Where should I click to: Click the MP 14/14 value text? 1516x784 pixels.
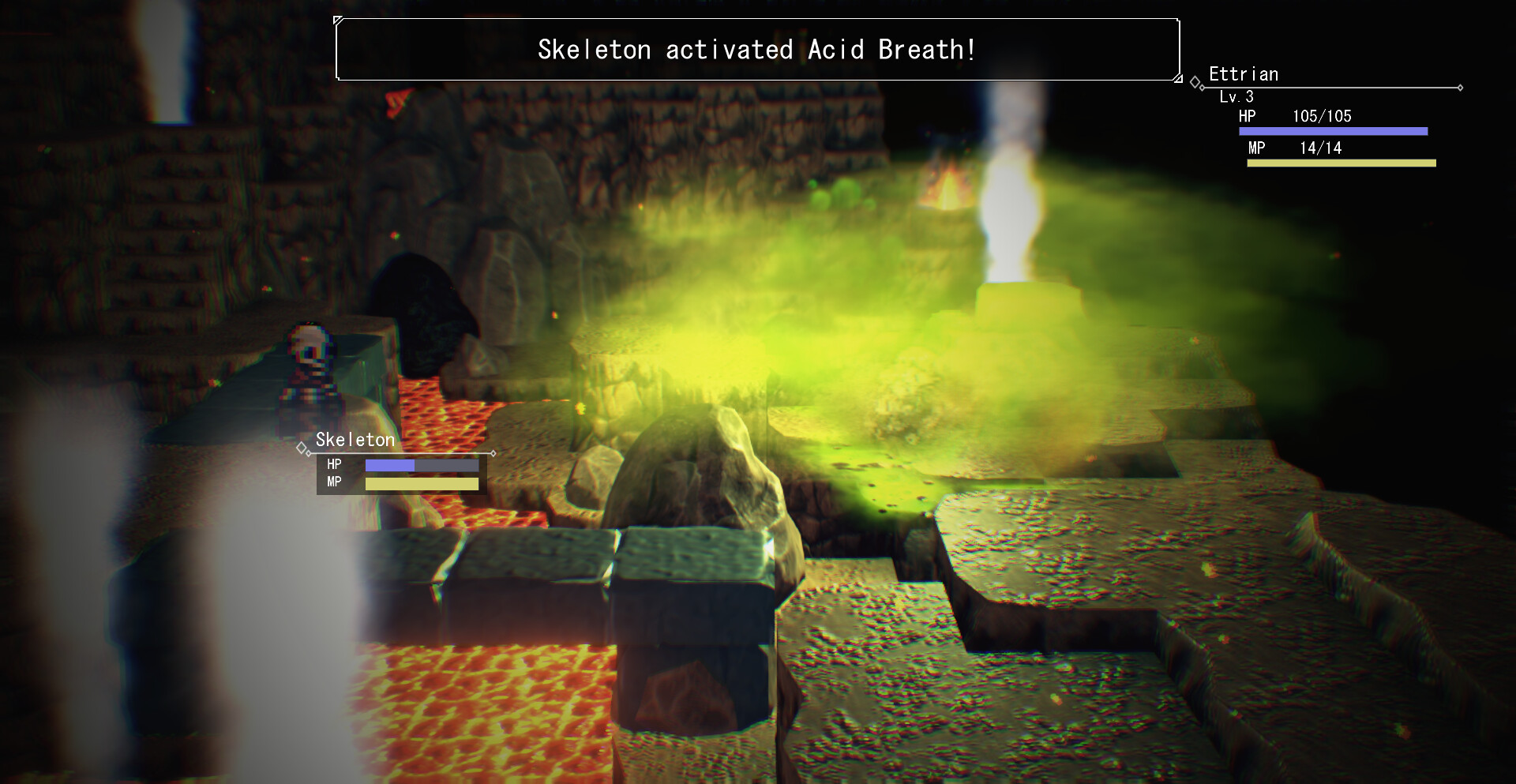(x=1320, y=148)
